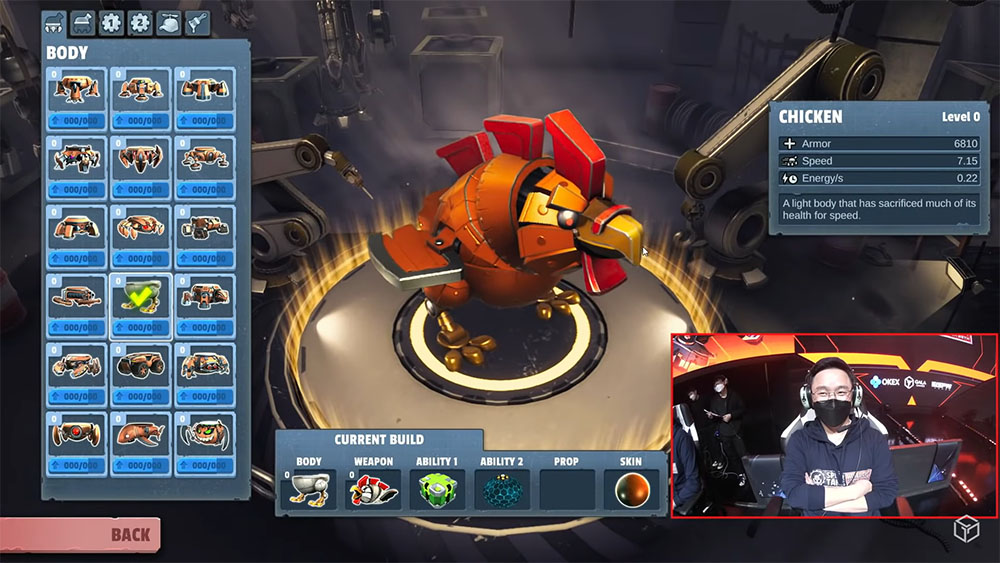Switch to the weapon category tab
Viewport: 1000px width, 563px height.
click(83, 23)
